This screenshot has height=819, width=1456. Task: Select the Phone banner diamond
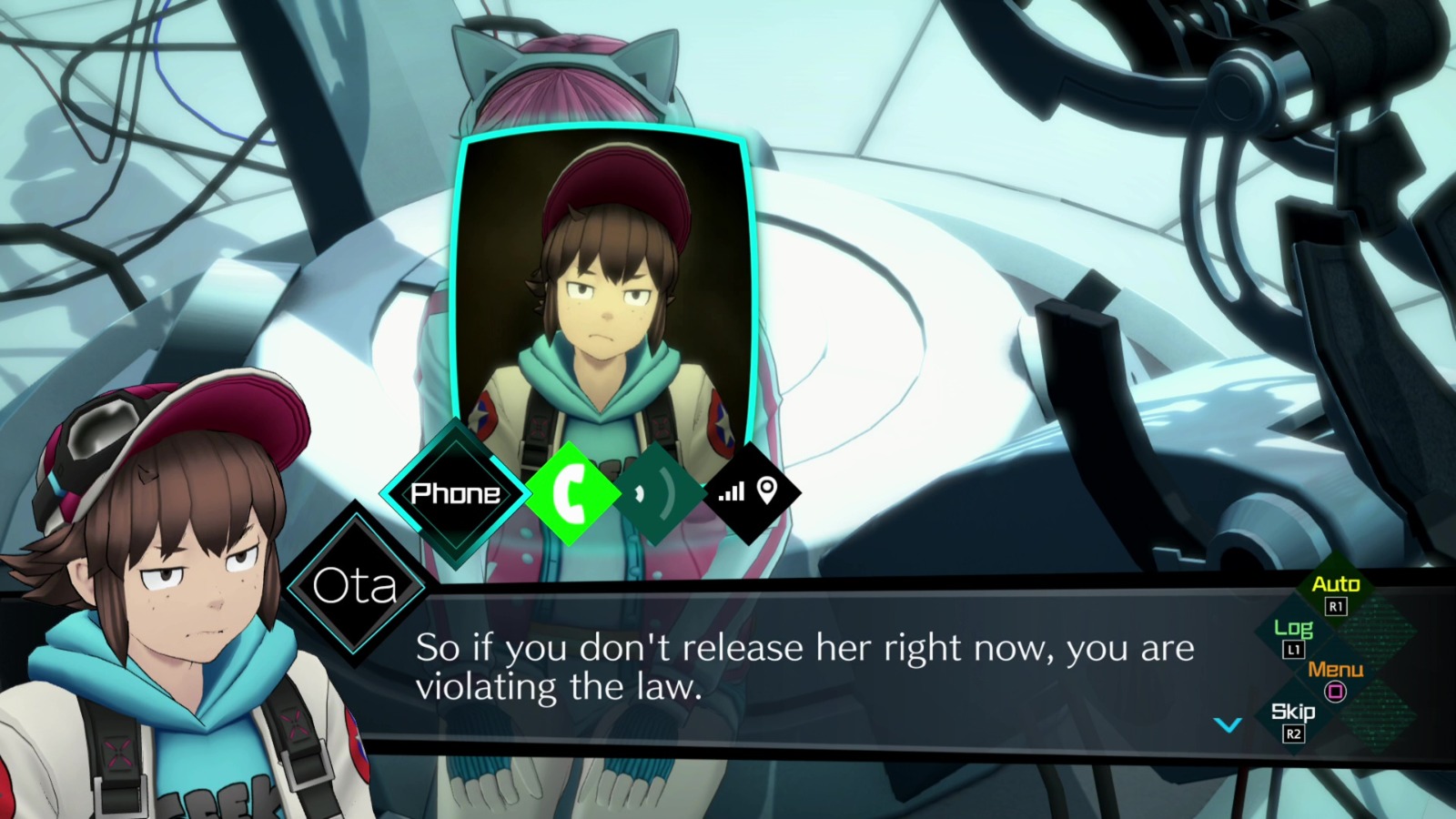454,493
